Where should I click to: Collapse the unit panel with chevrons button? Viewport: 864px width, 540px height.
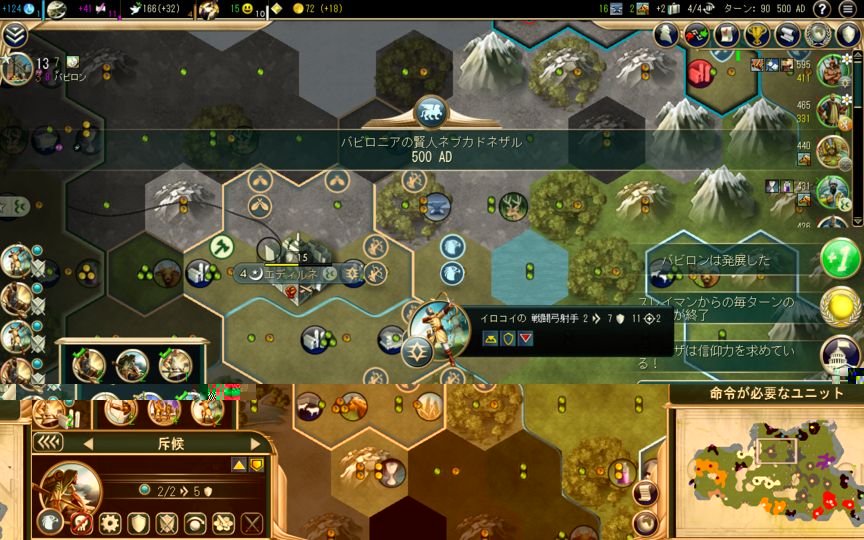point(50,443)
